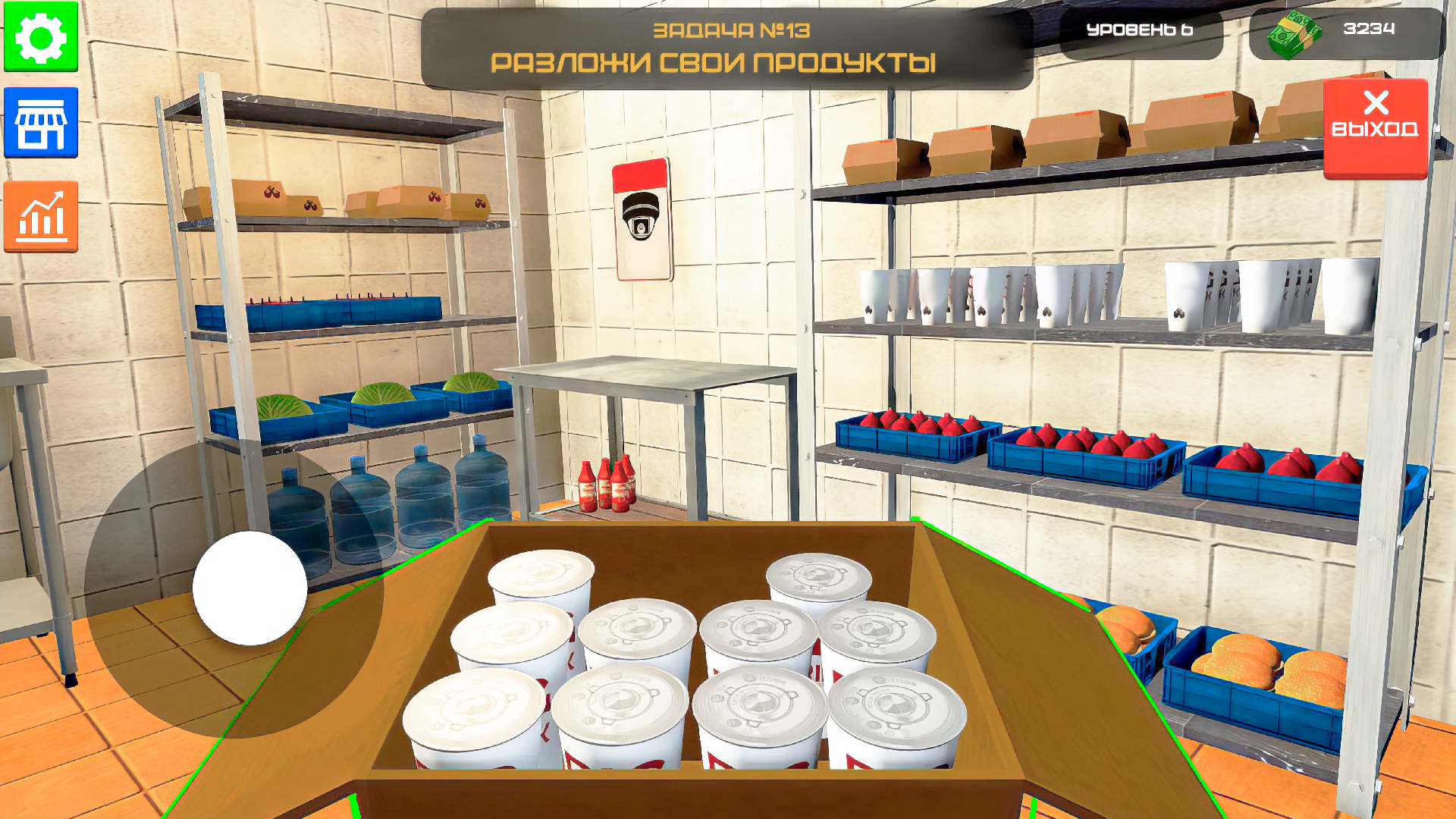This screenshot has height=819, width=1456.
Task: Open the green settings gear icon
Action: pos(39,36)
